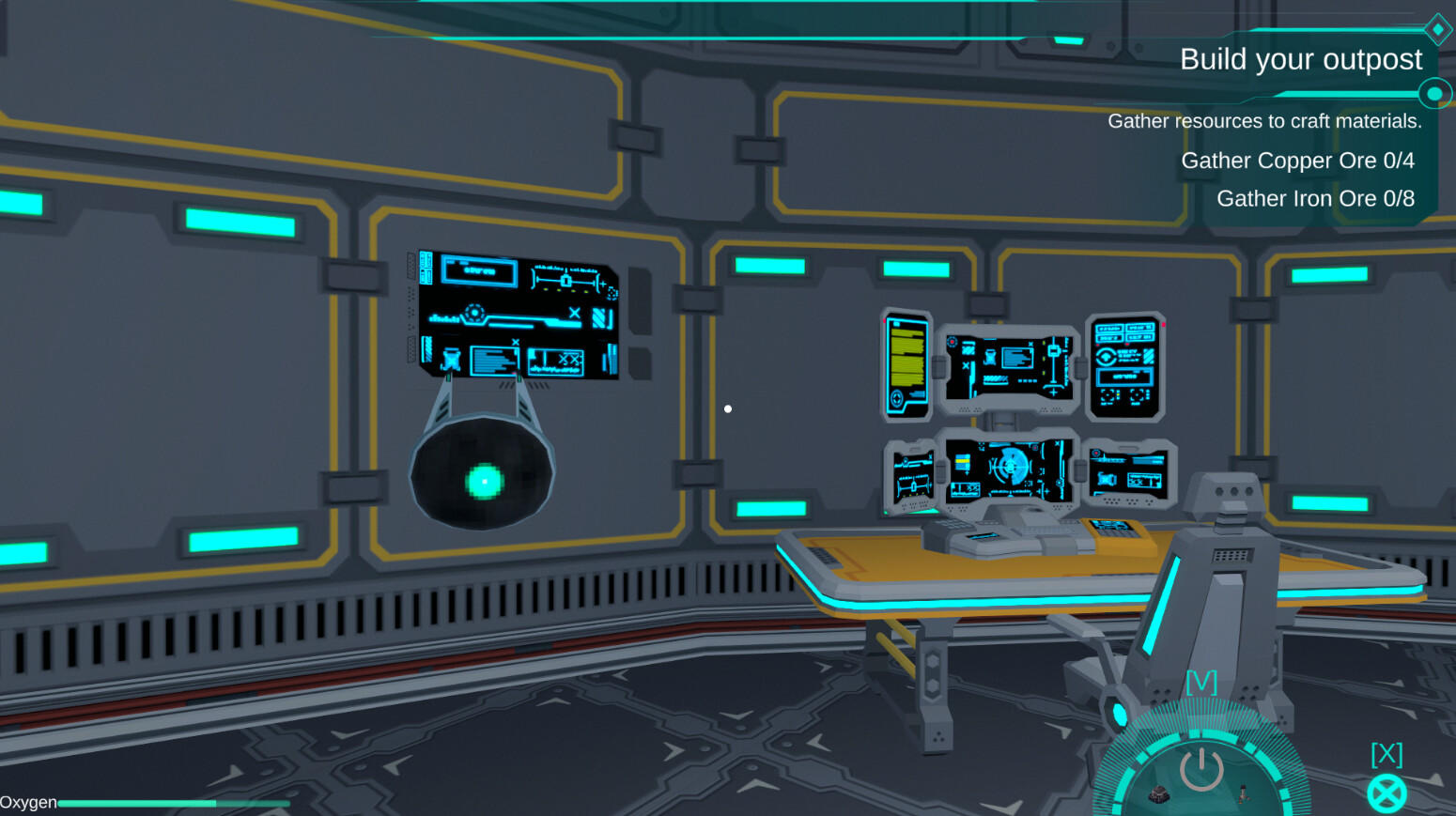Click the crosshair reticle on the center desk monitor
The height and width of the screenshot is (816, 1456).
tap(1010, 468)
